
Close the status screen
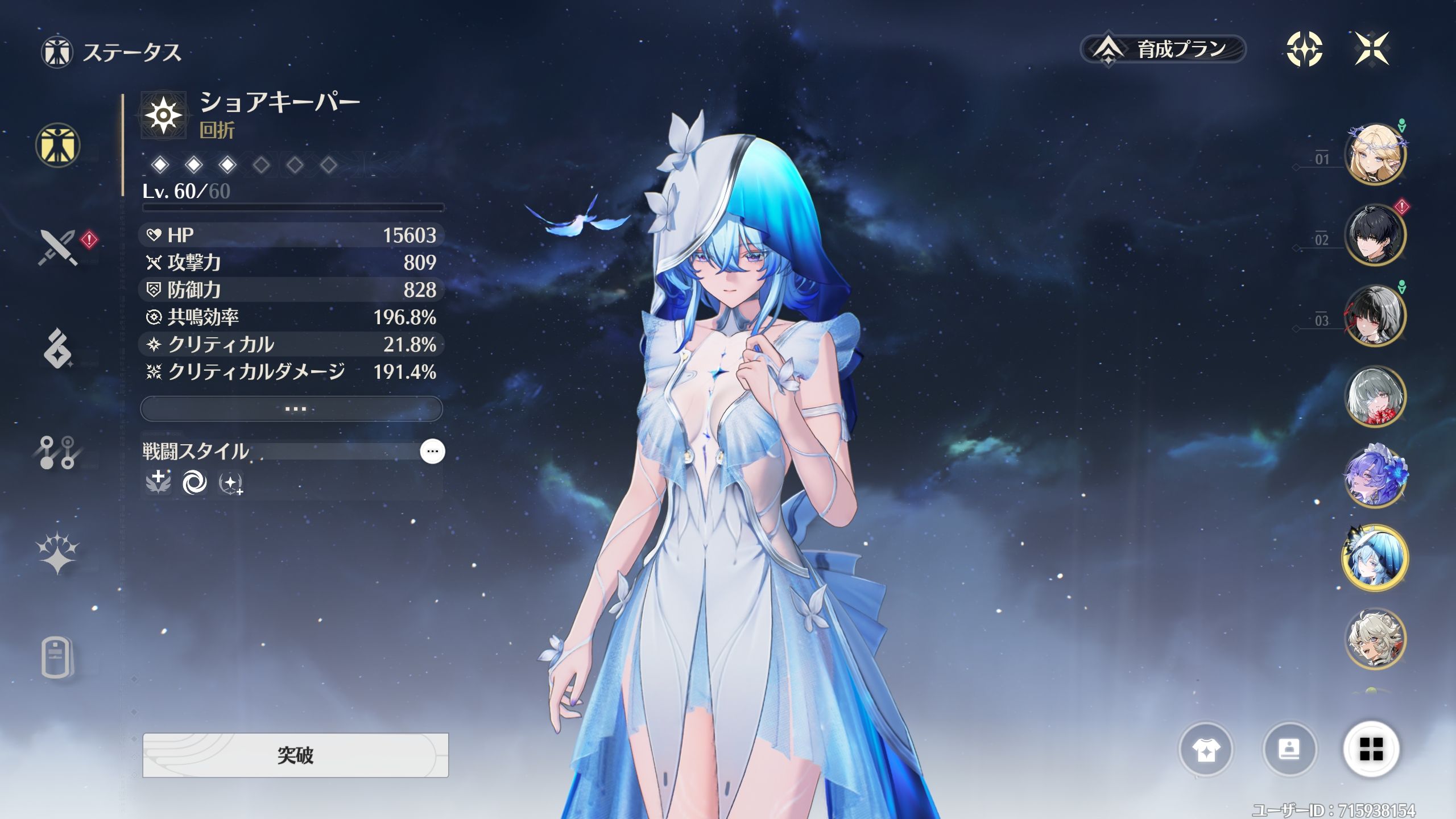tap(1372, 49)
